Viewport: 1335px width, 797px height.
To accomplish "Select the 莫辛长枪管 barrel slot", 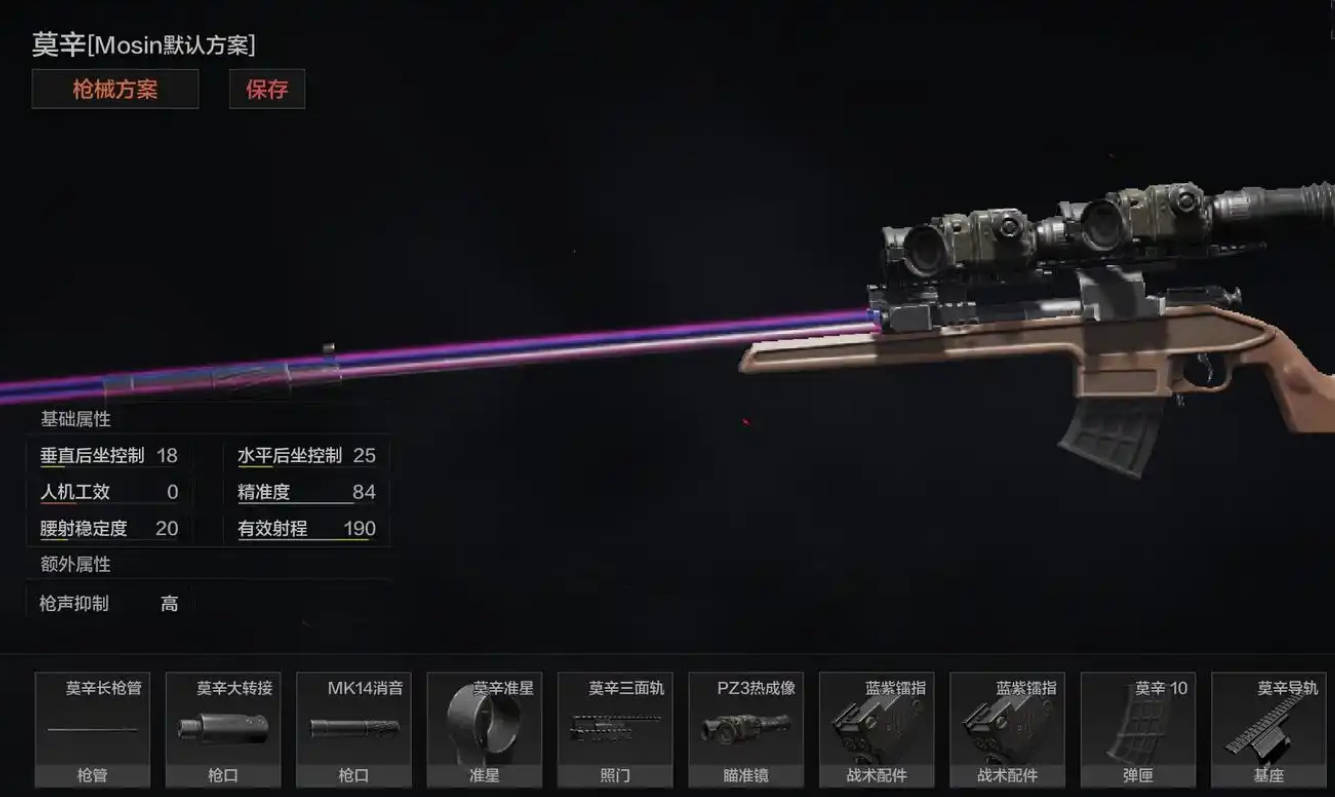I will [92, 729].
